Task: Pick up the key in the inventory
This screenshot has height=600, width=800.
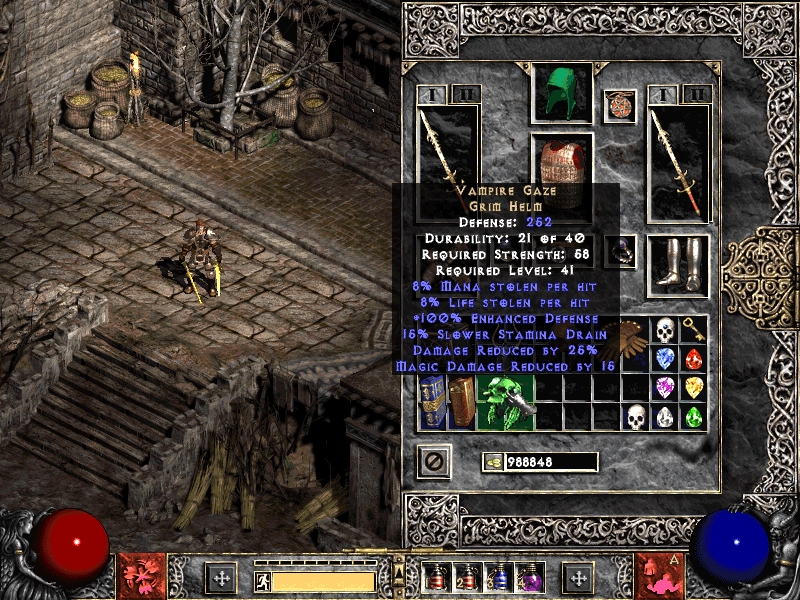Action: point(692,330)
